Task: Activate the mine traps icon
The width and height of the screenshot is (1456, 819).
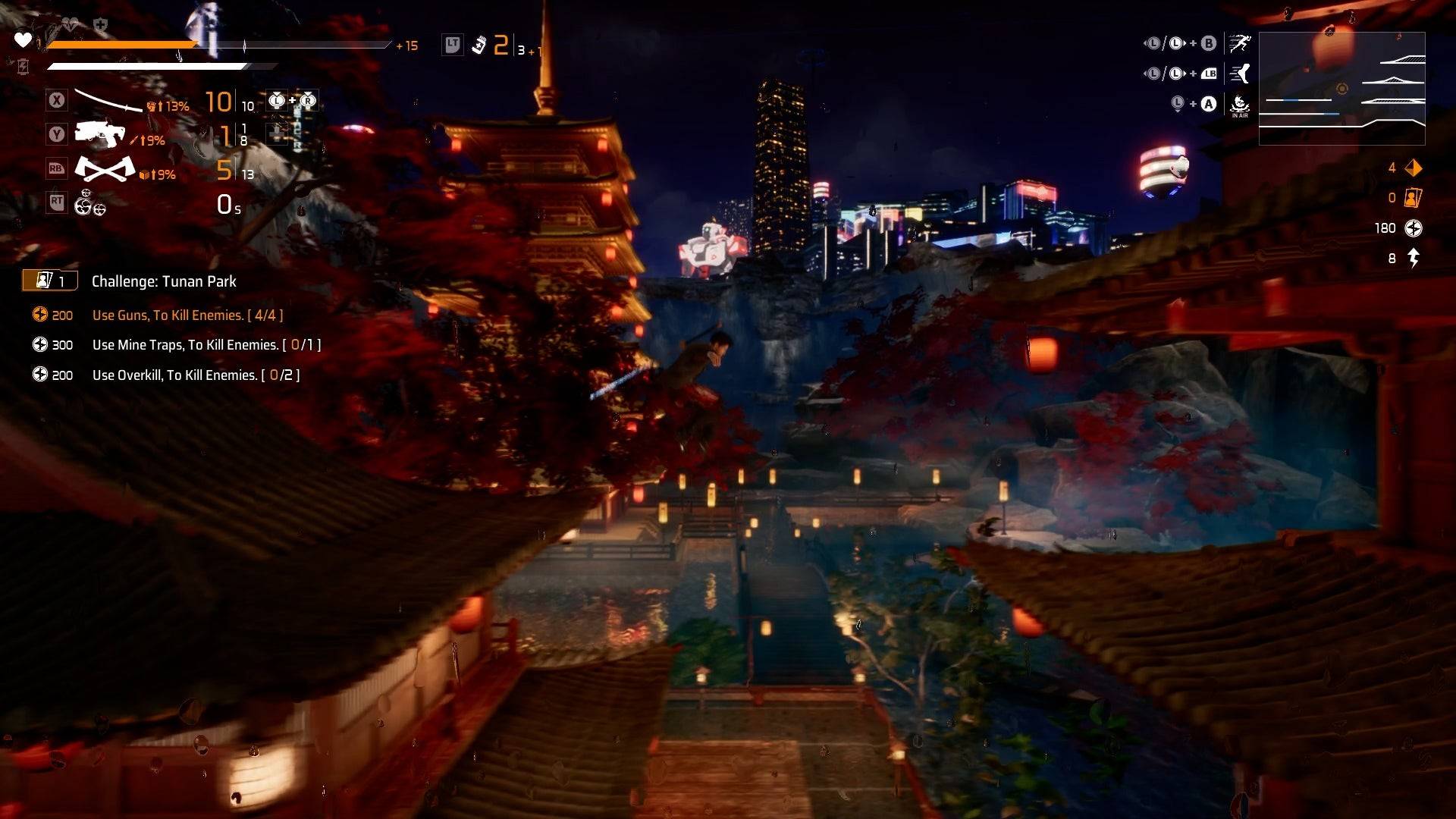Action: [x=89, y=203]
